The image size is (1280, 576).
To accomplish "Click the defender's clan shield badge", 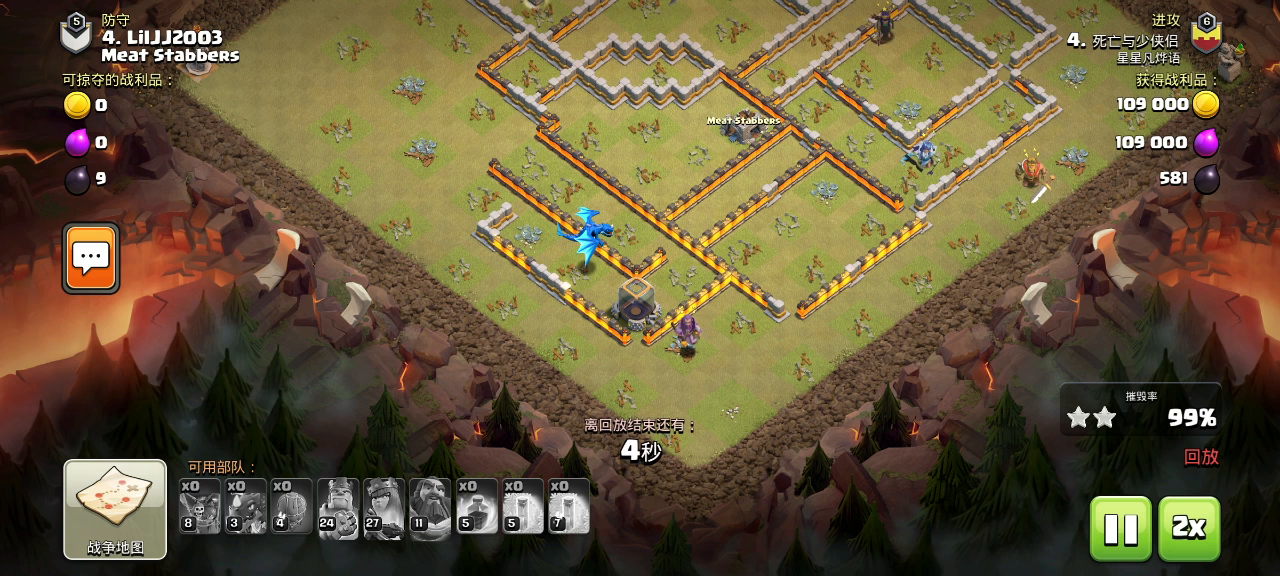I will coord(76,35).
